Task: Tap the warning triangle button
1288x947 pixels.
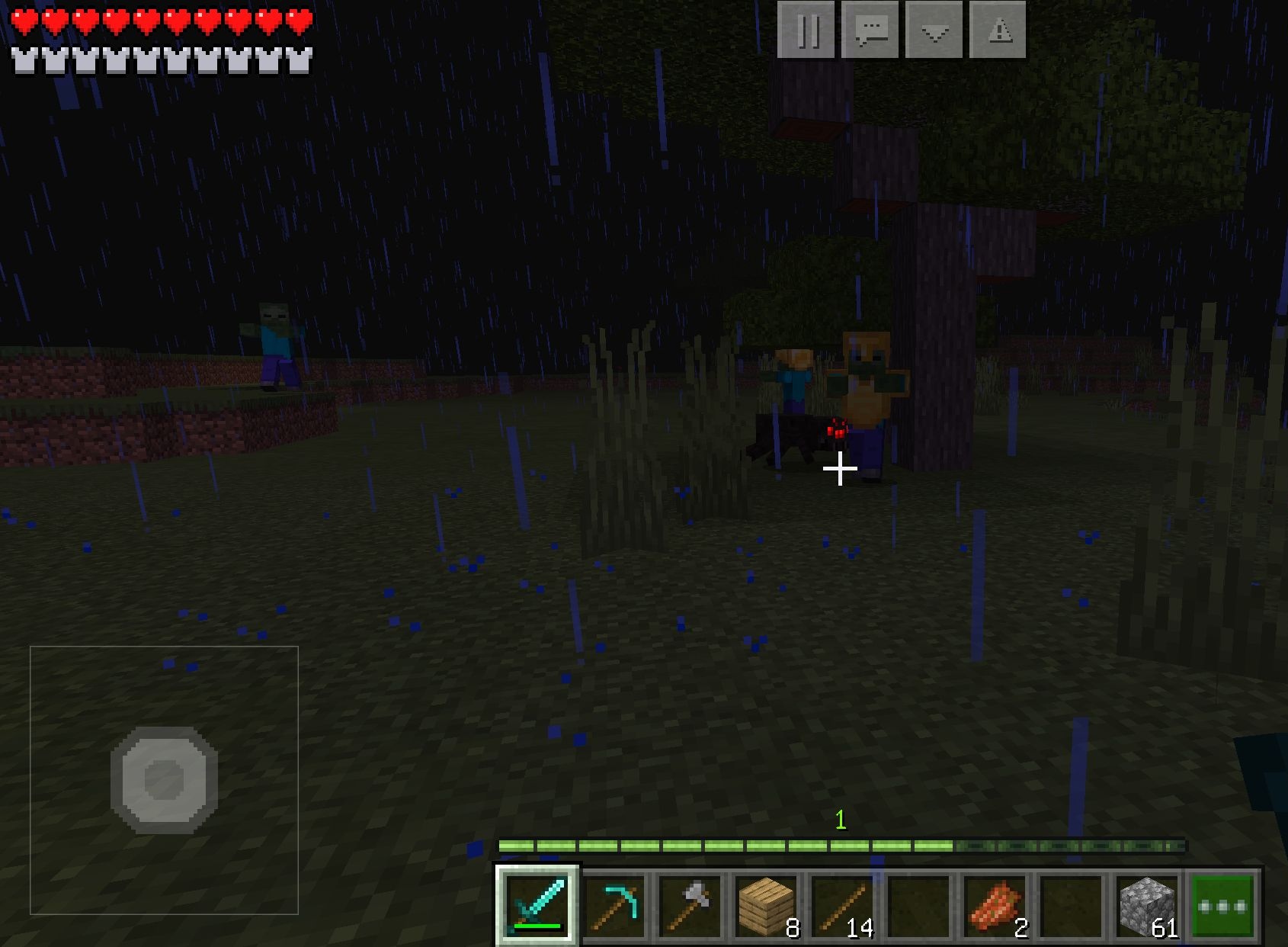Action: tap(998, 30)
